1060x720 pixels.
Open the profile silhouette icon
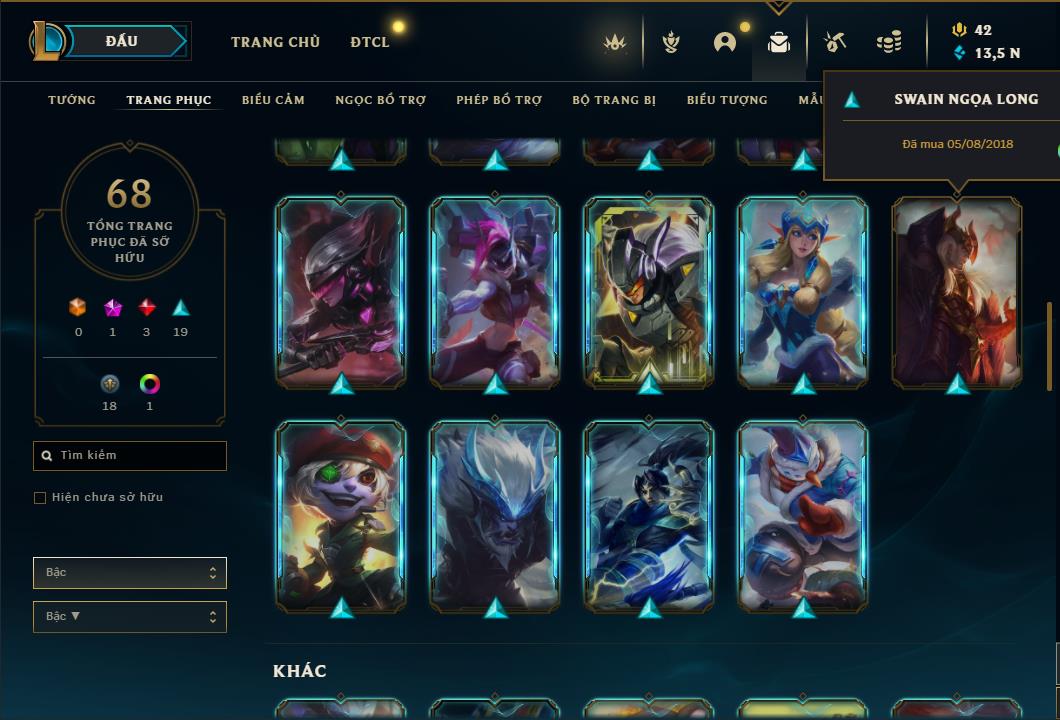(725, 42)
